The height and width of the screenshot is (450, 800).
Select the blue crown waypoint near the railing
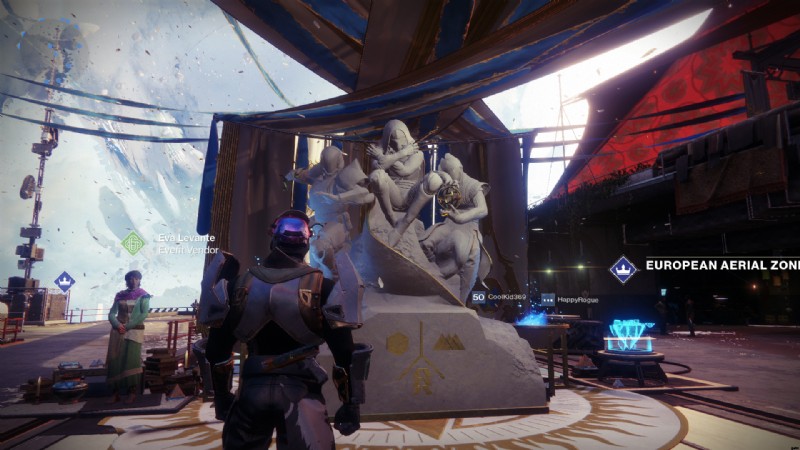[64, 282]
